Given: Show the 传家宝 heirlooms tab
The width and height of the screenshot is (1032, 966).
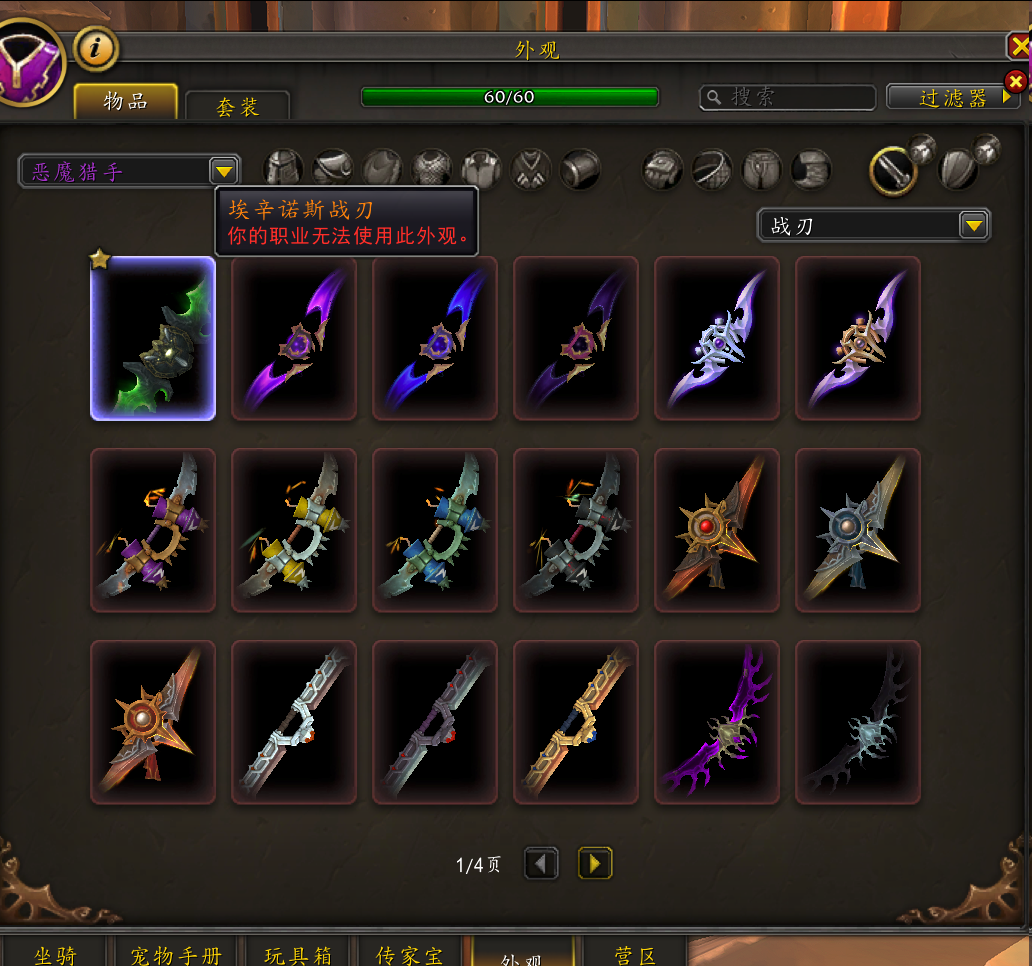Looking at the screenshot, I should (409, 954).
